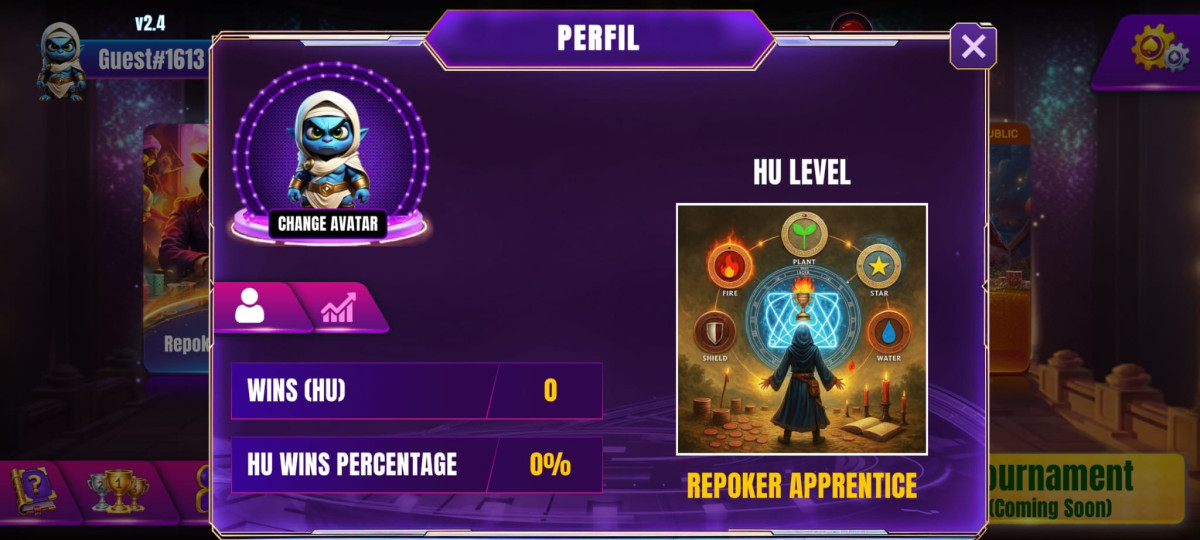
Task: Show the trophies leaderboard icon
Action: point(118,492)
